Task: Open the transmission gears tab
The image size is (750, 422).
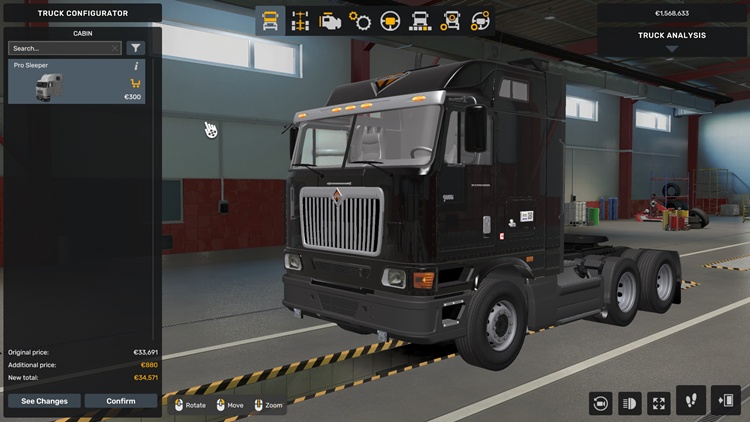Action: [360, 20]
